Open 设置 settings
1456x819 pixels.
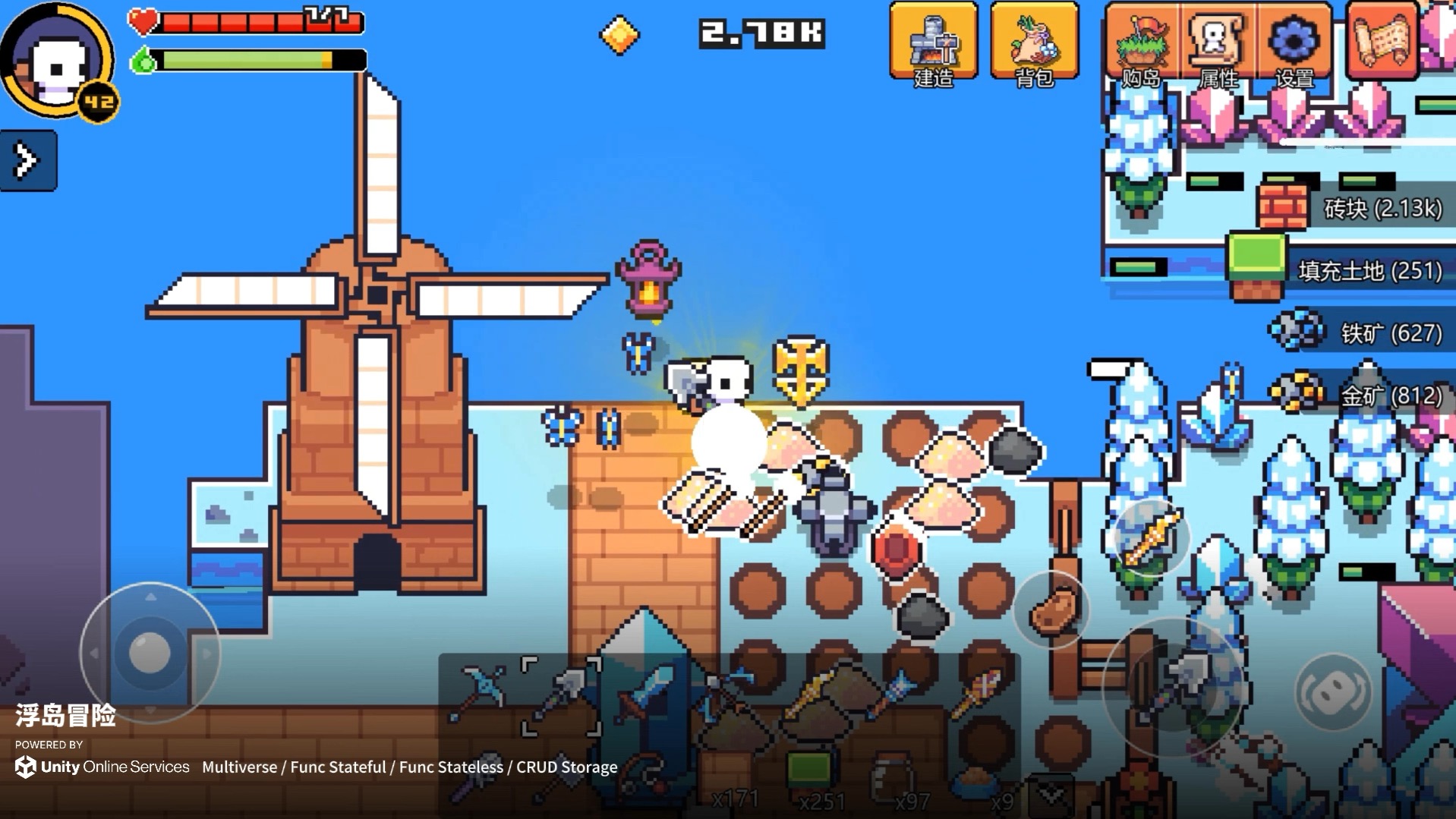coord(1294,44)
